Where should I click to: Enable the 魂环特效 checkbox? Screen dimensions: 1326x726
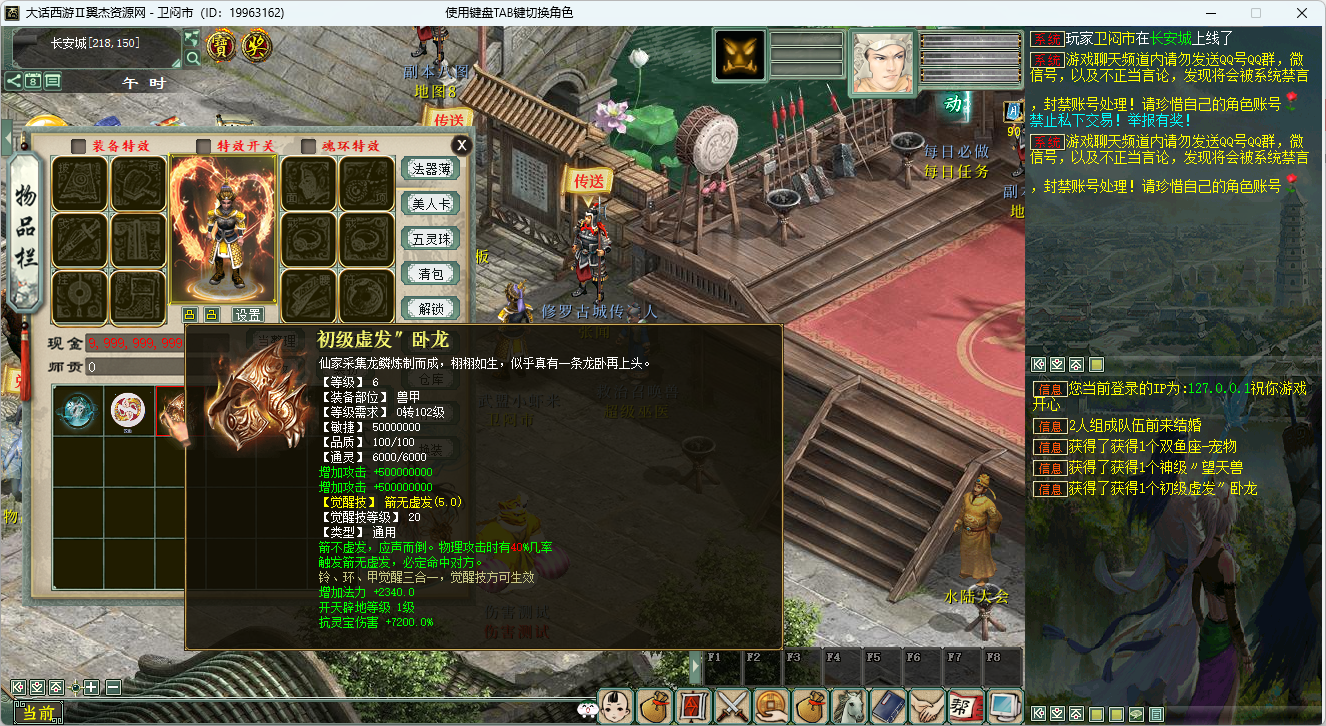(x=308, y=146)
